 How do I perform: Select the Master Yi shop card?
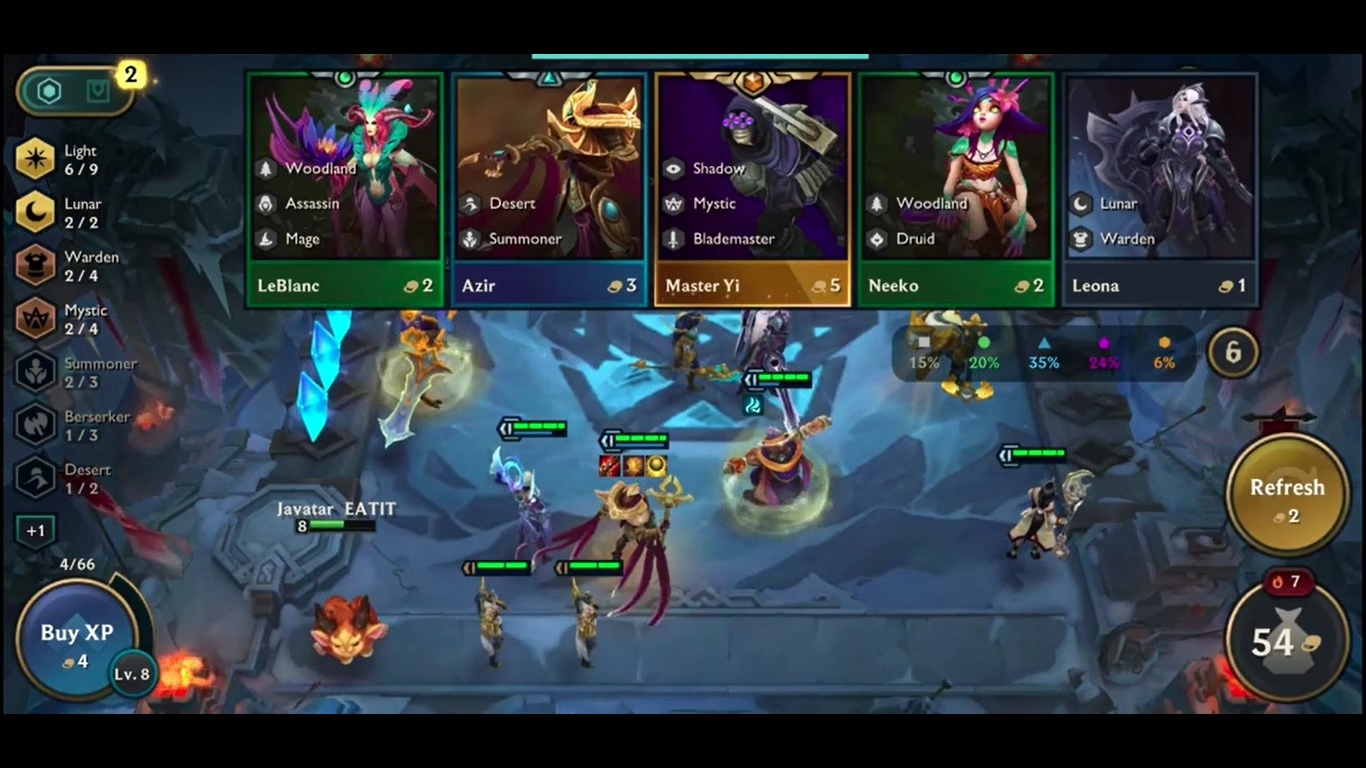point(753,190)
